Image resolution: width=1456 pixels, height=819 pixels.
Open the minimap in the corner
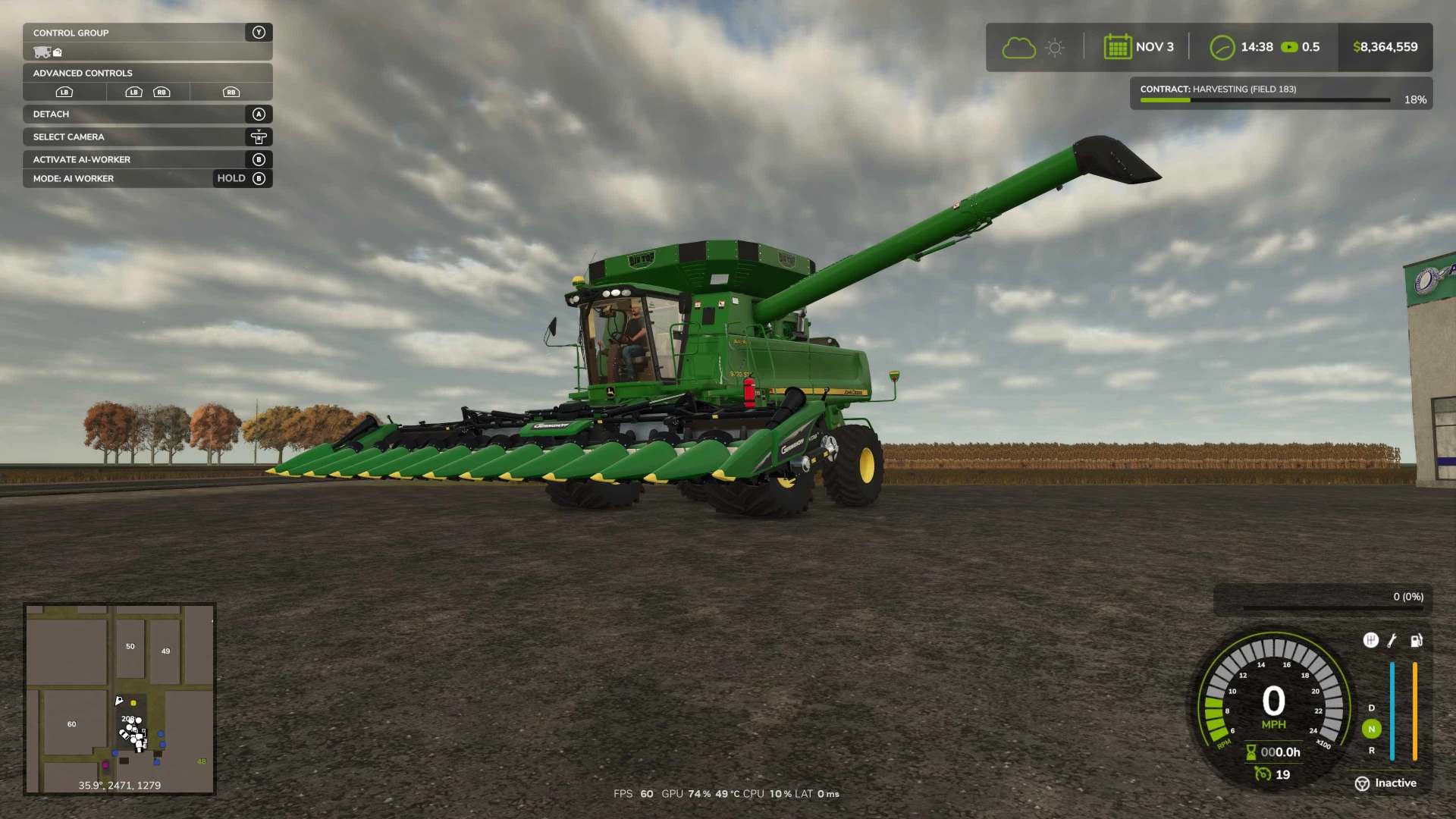tap(120, 698)
